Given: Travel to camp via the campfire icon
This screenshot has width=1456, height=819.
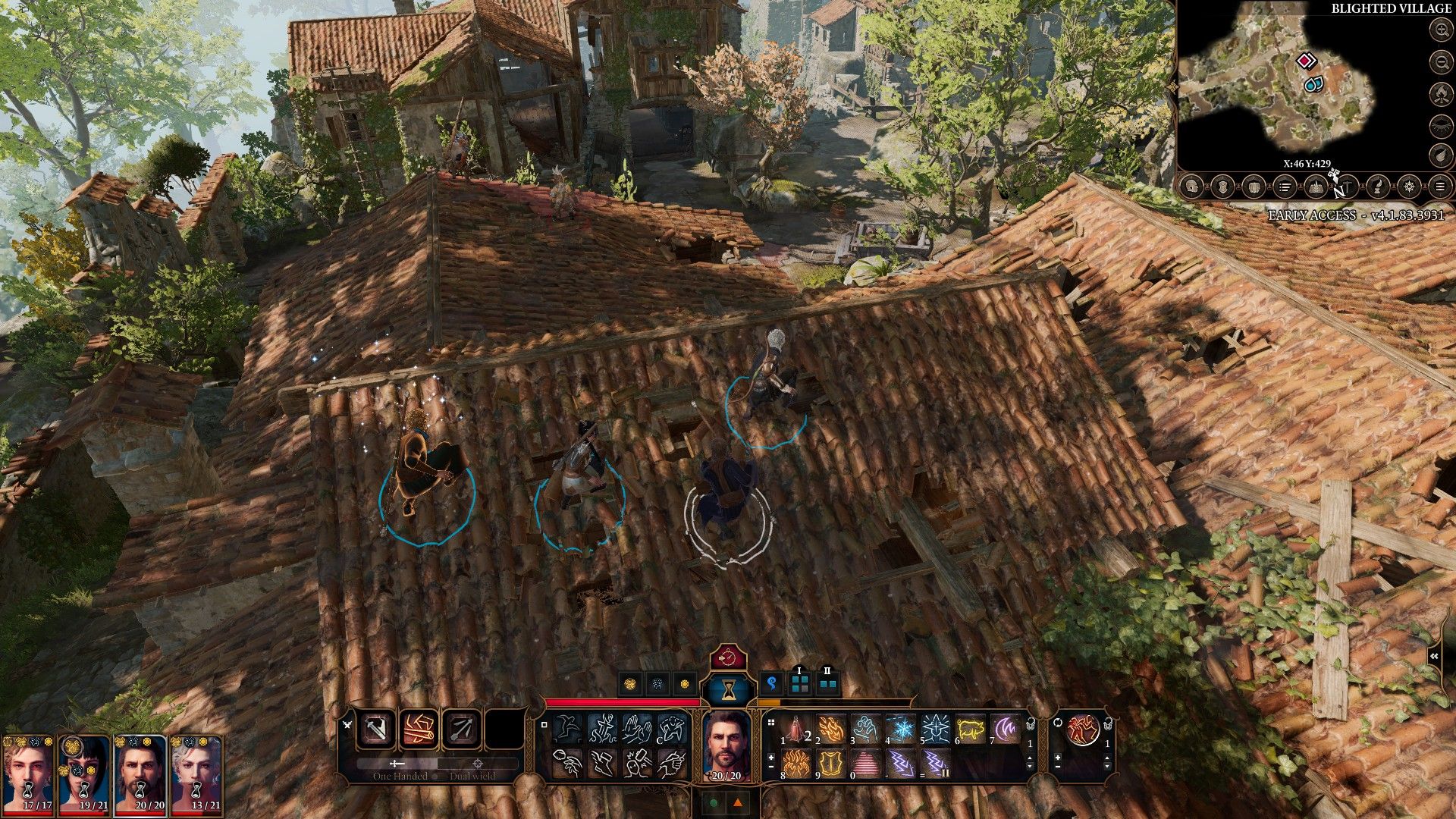Looking at the screenshot, I should (x=1441, y=94).
